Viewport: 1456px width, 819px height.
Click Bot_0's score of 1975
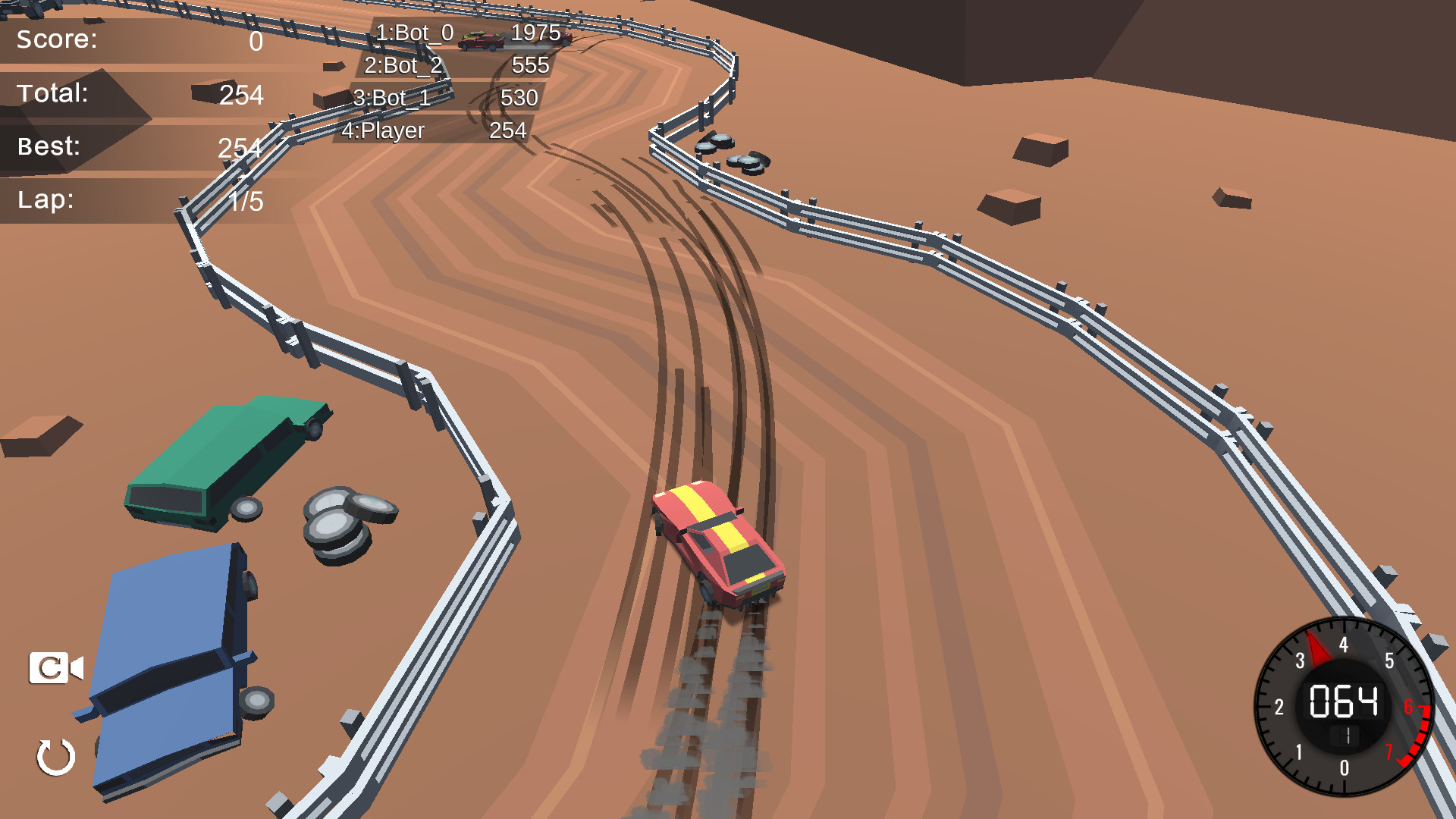[535, 33]
